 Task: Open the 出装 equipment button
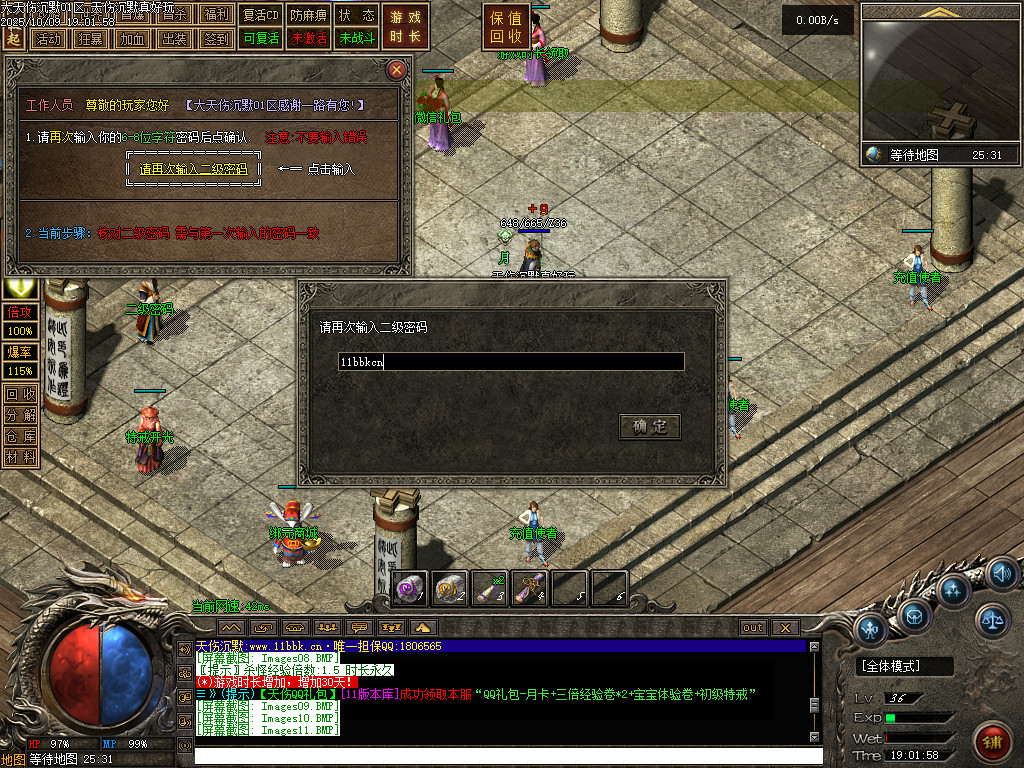tap(174, 39)
